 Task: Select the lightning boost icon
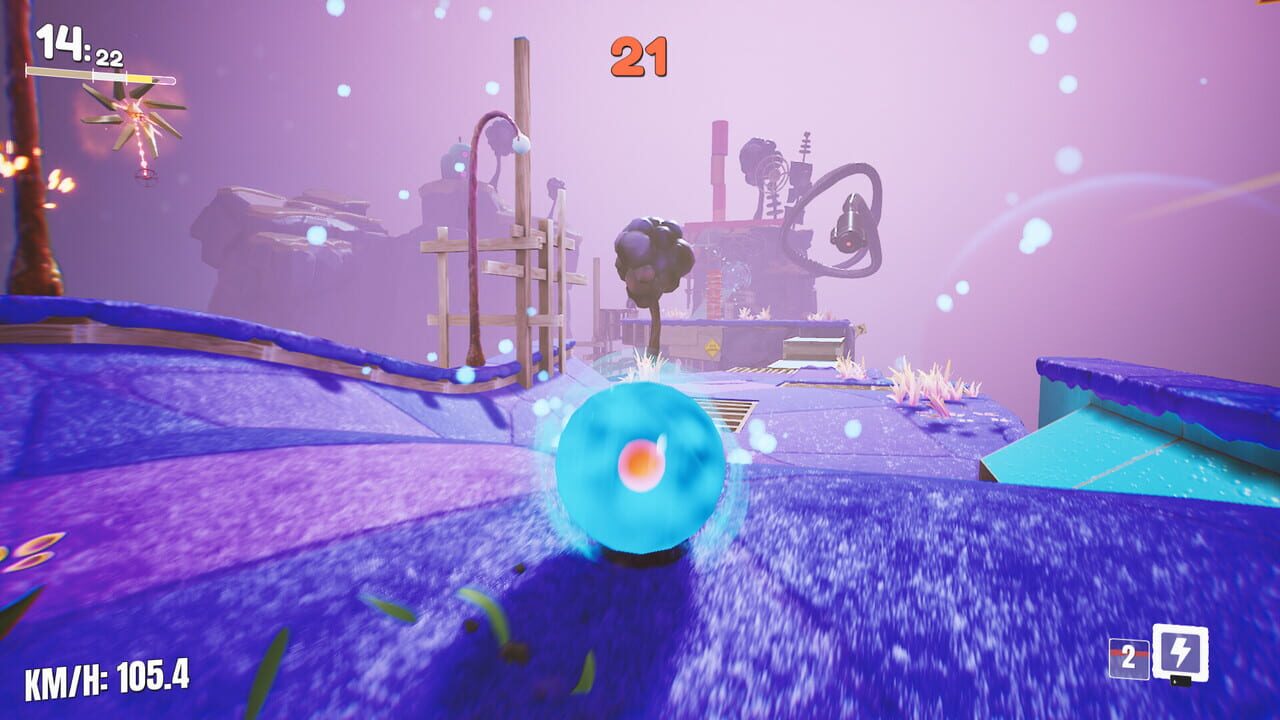[x=1182, y=650]
